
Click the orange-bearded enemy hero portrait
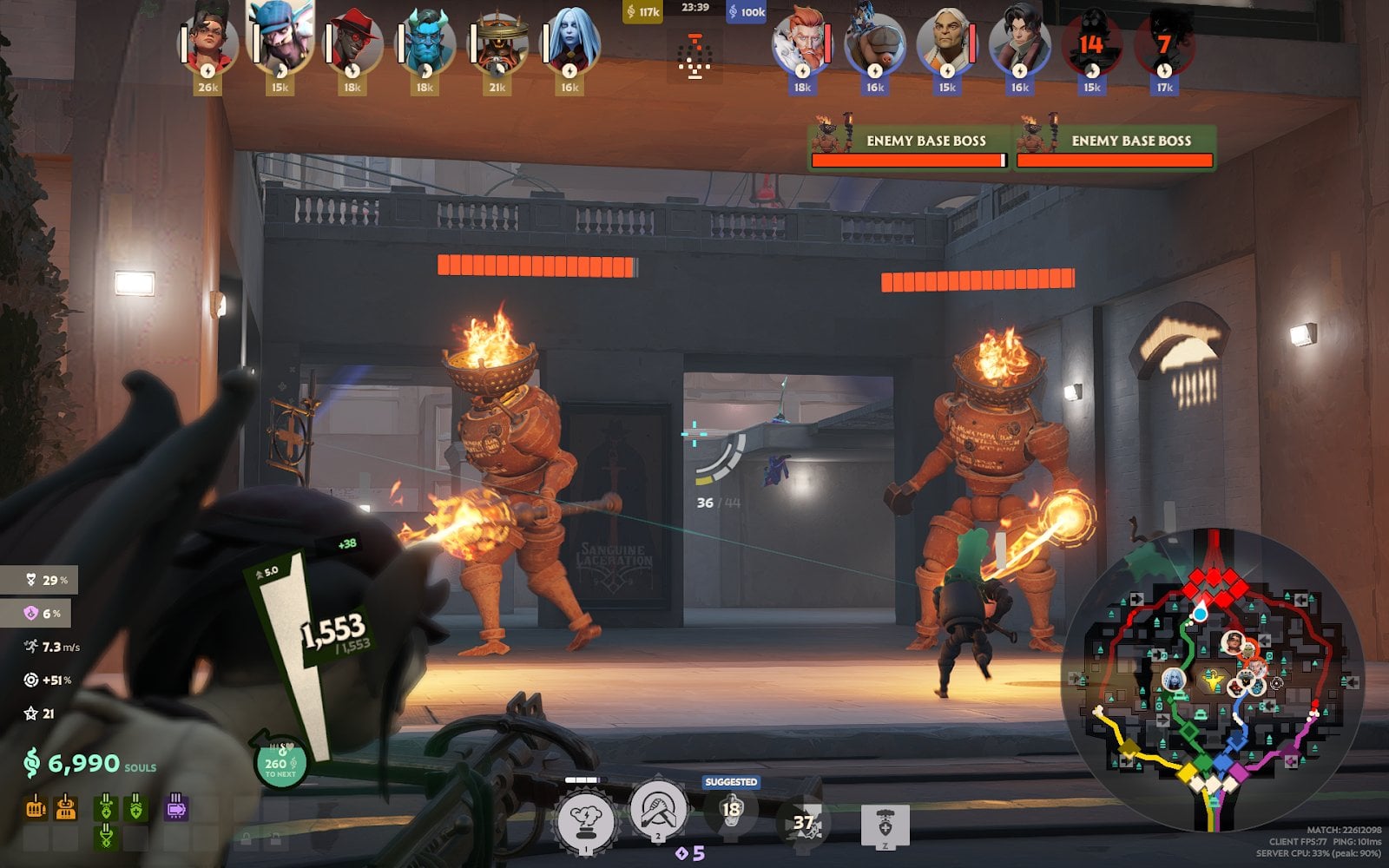coord(802,43)
